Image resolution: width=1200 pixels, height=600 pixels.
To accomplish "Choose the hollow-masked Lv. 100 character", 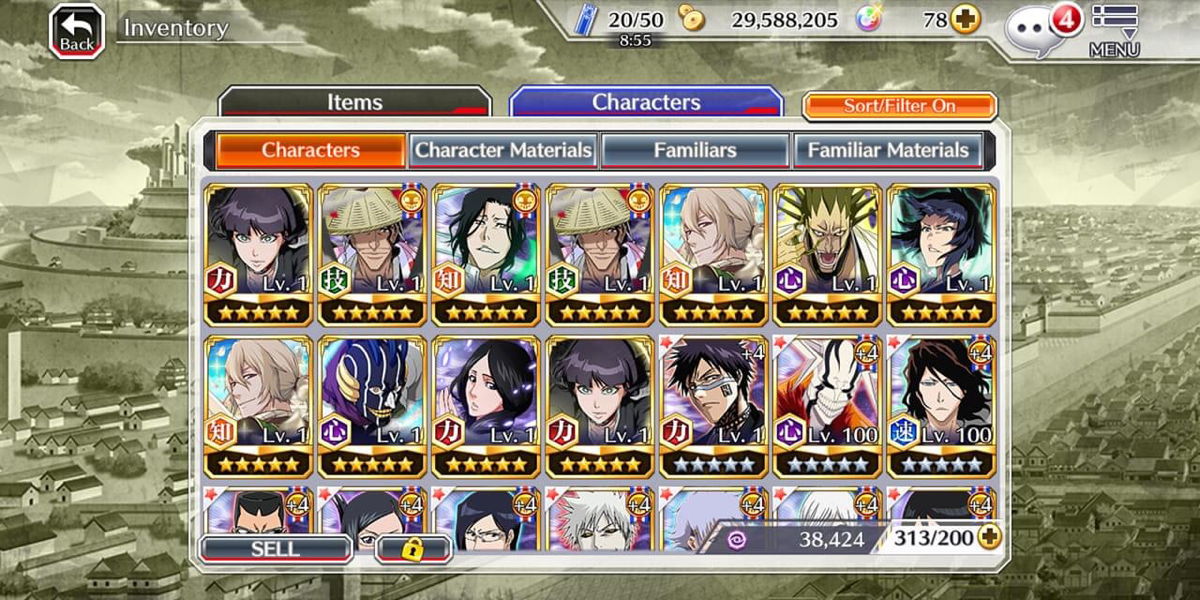I will (827, 406).
